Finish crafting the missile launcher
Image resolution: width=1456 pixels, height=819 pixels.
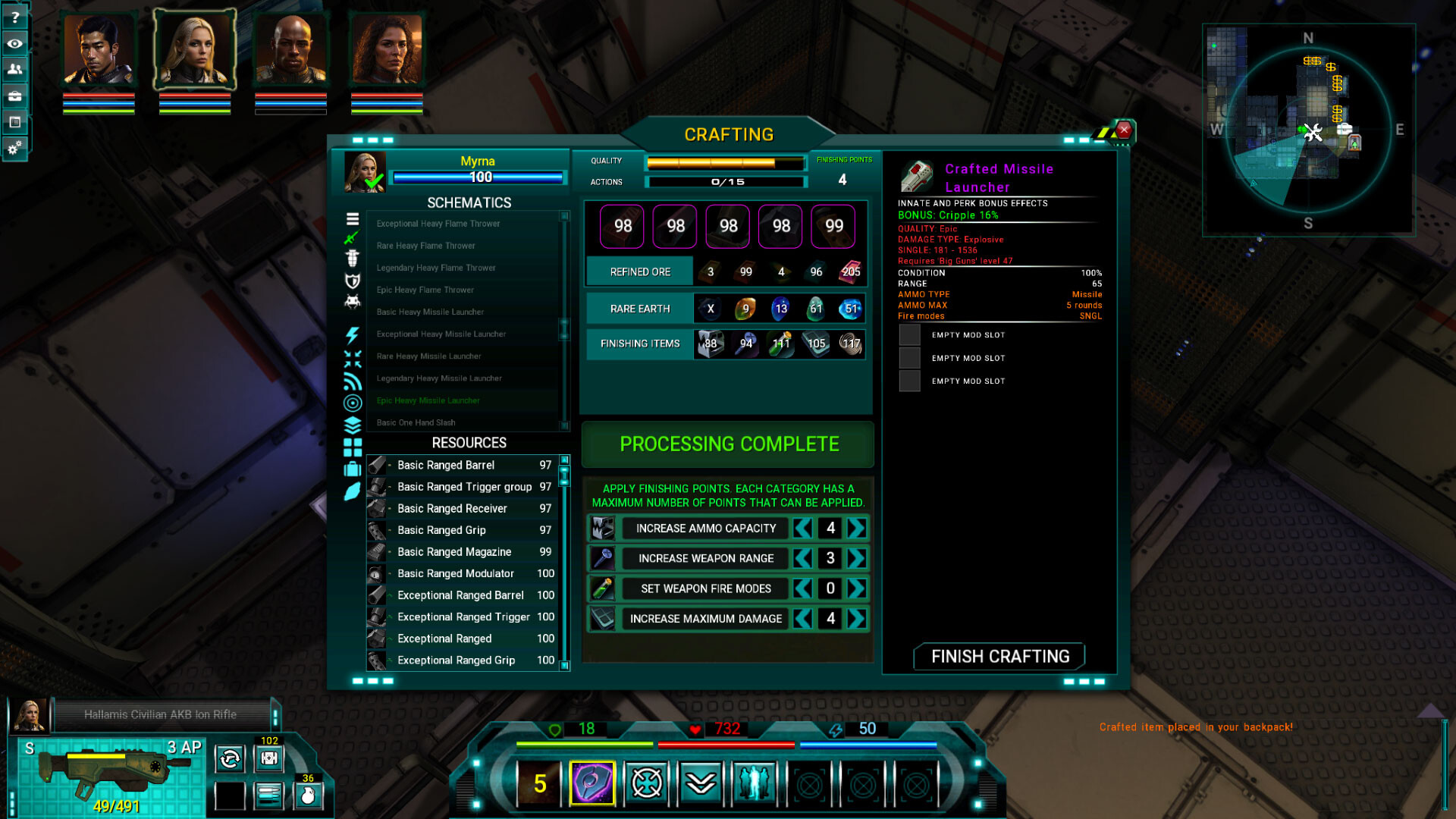999,657
